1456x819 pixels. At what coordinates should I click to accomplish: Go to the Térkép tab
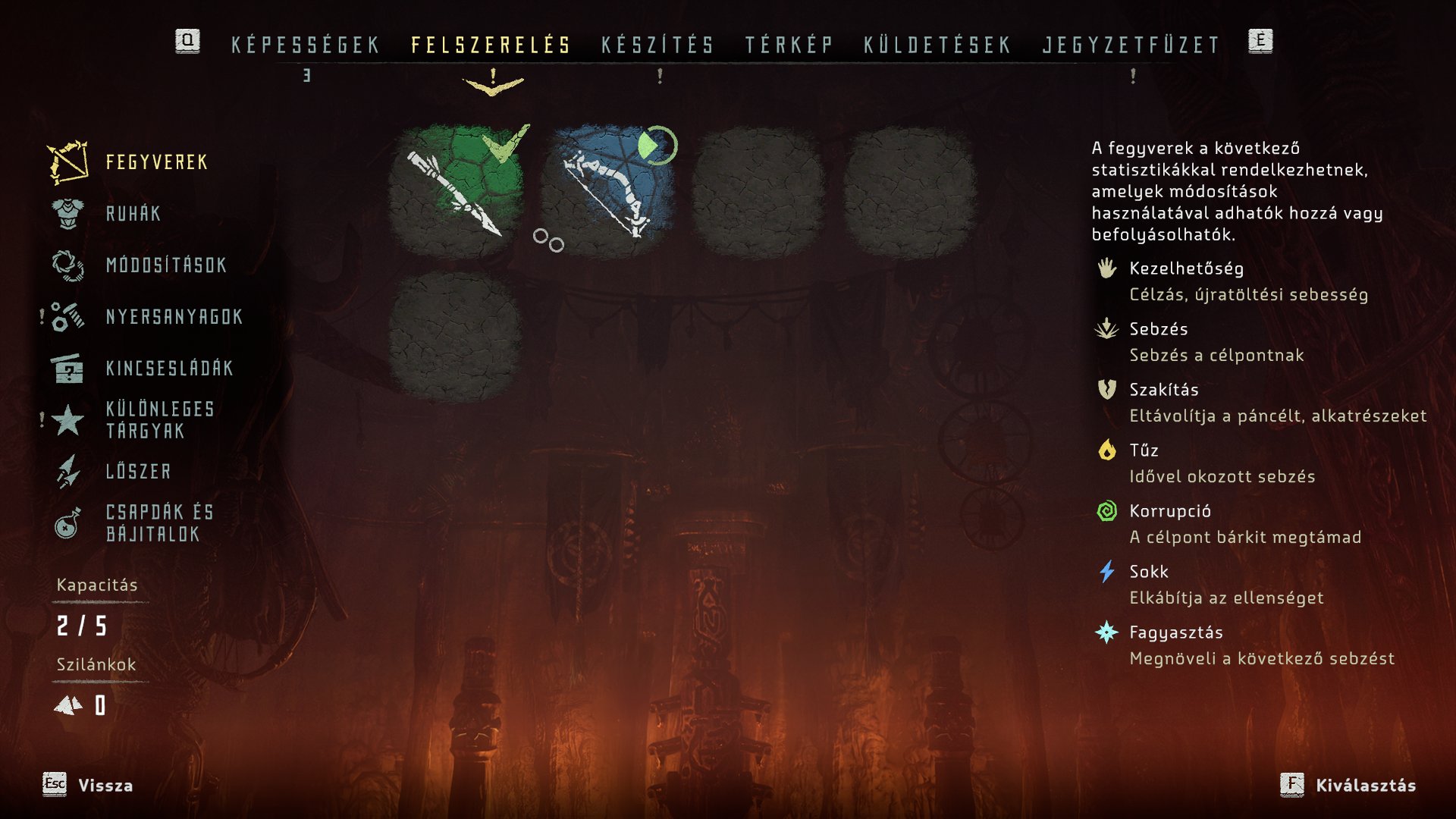789,45
